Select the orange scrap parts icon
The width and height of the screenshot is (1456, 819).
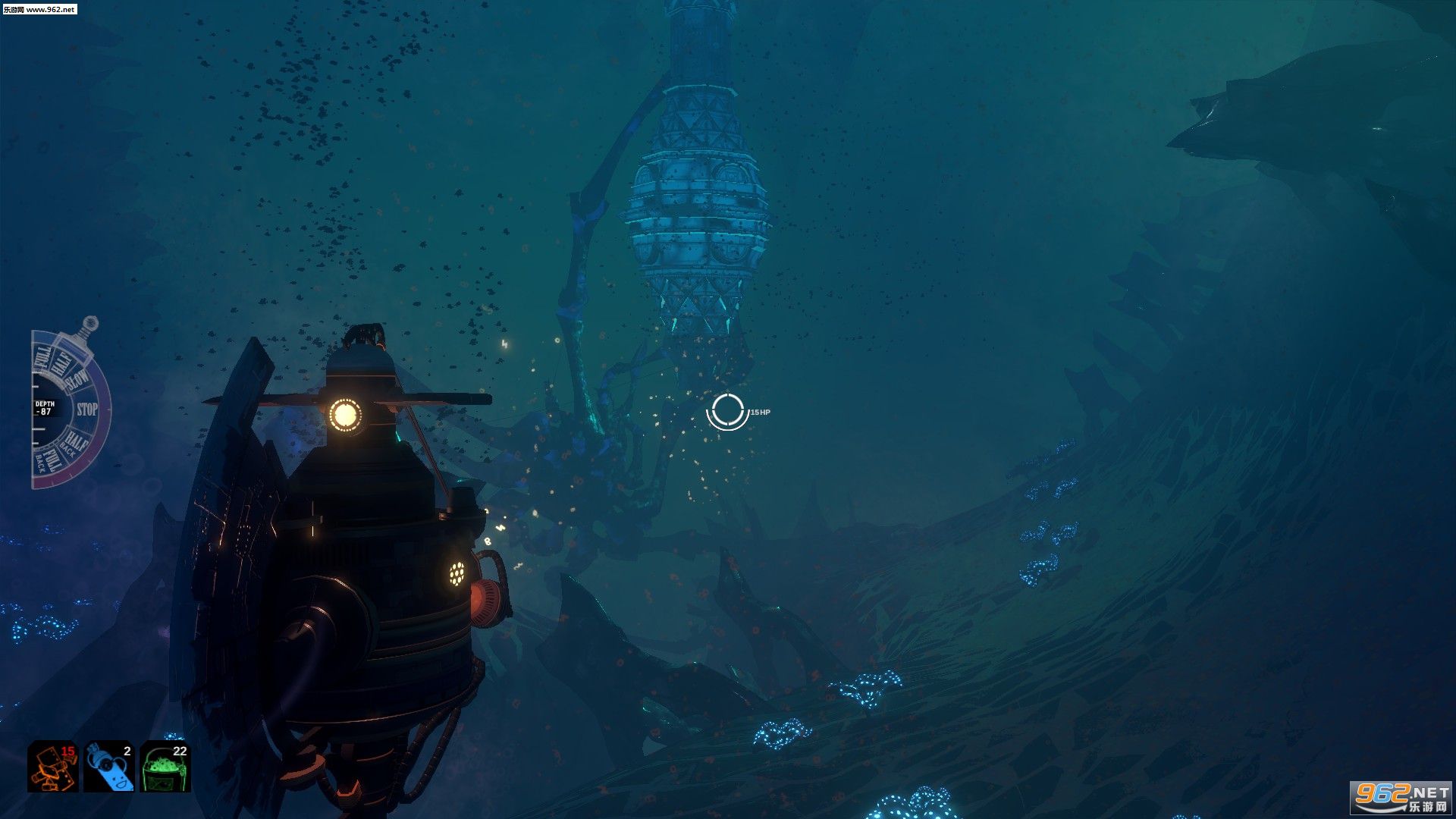tap(53, 766)
